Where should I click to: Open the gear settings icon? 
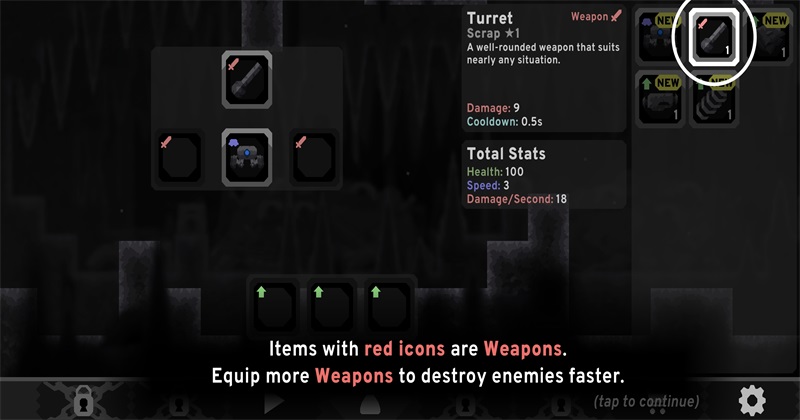pos(752,400)
